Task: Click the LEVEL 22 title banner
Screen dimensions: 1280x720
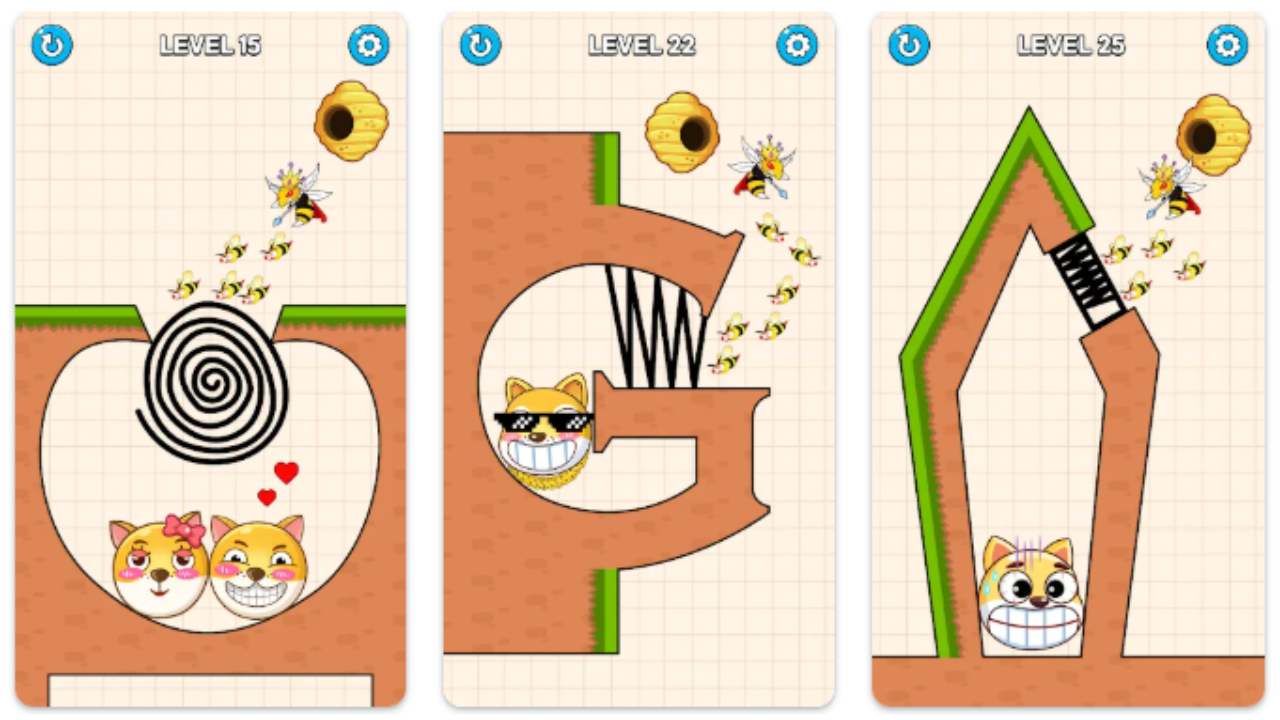Action: pos(641,45)
